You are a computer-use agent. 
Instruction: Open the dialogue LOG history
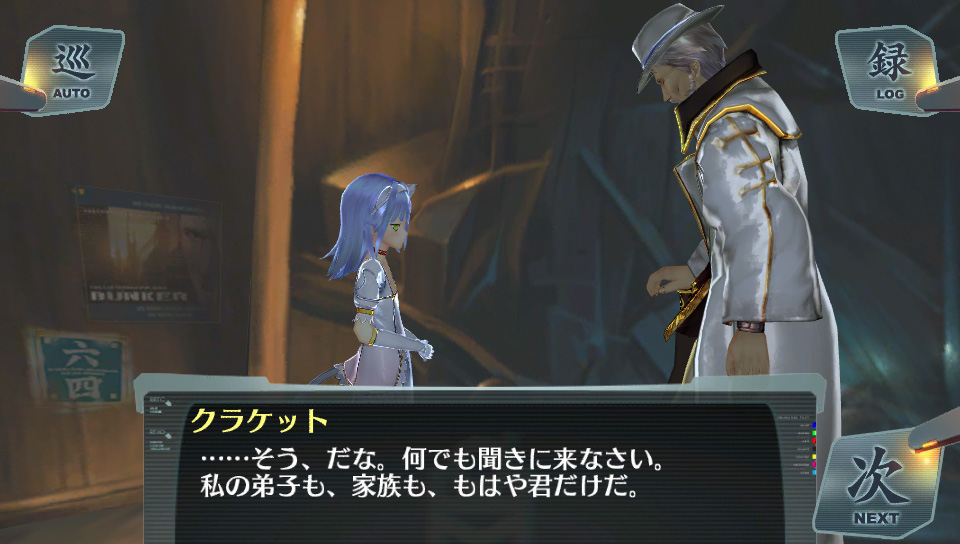pyautogui.click(x=887, y=70)
